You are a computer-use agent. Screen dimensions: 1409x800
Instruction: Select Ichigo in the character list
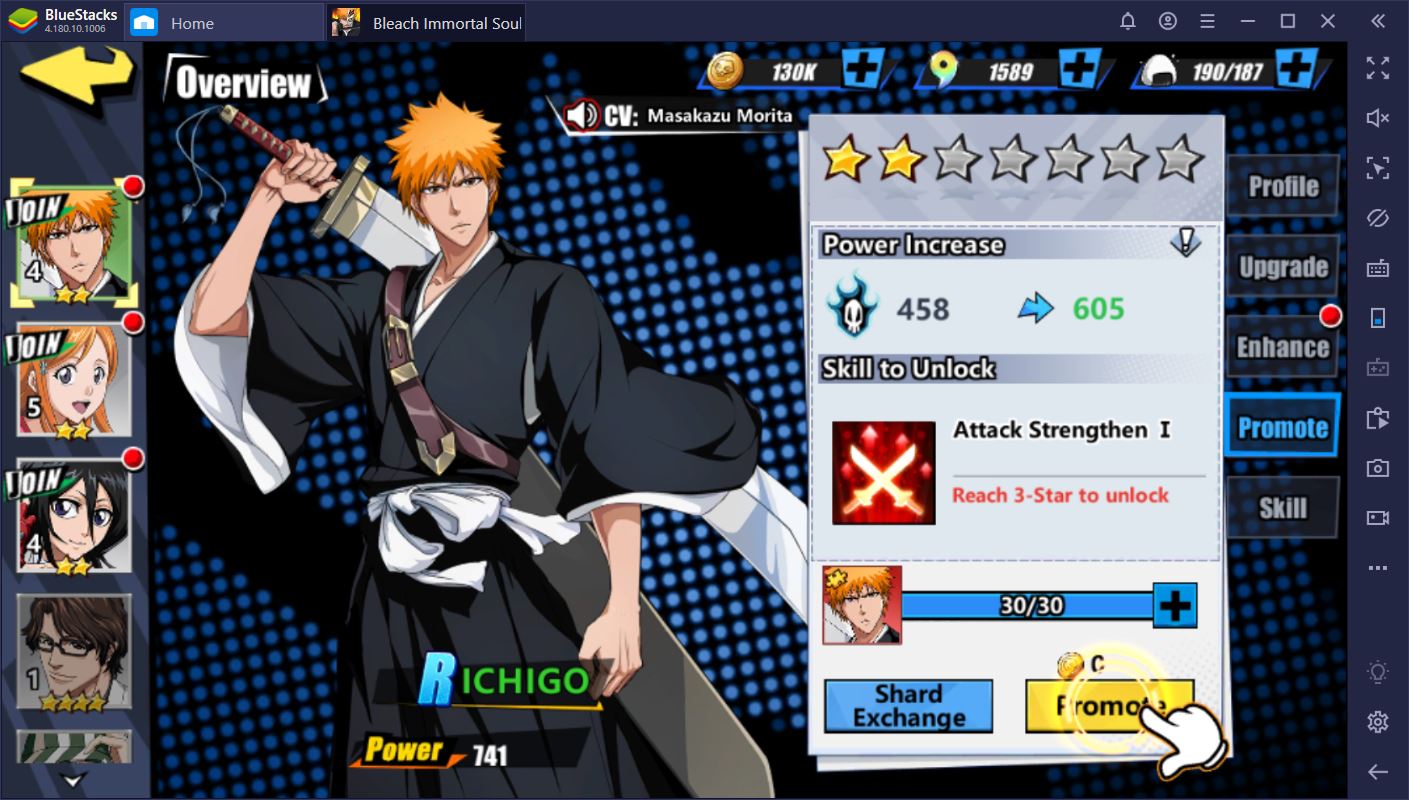pos(74,245)
